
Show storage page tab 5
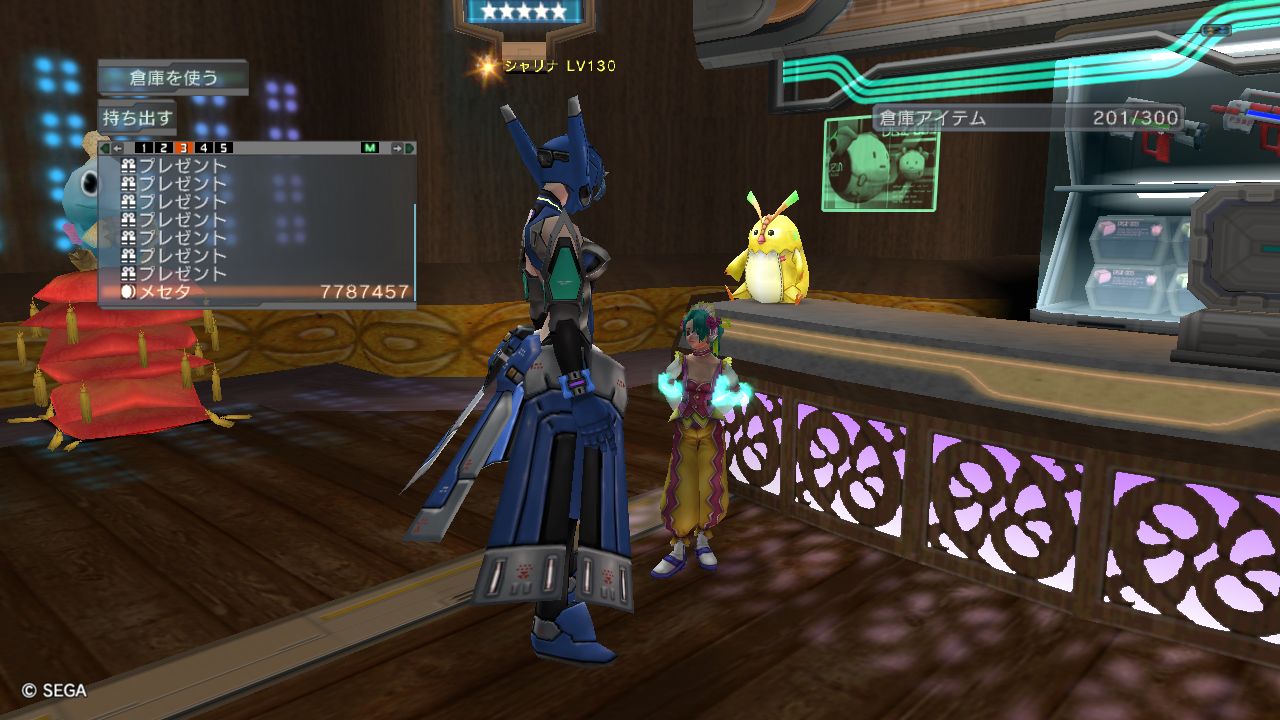(223, 148)
